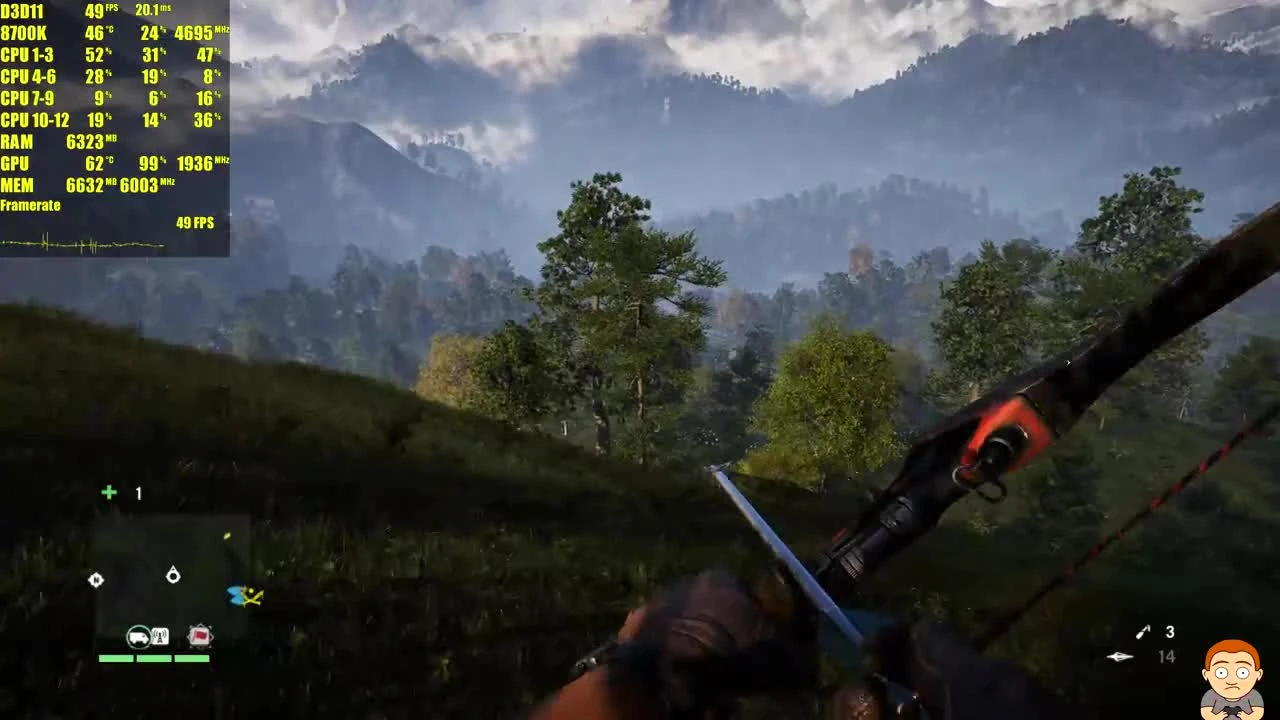Click the Framerate label above the graph

pyautogui.click(x=30, y=205)
